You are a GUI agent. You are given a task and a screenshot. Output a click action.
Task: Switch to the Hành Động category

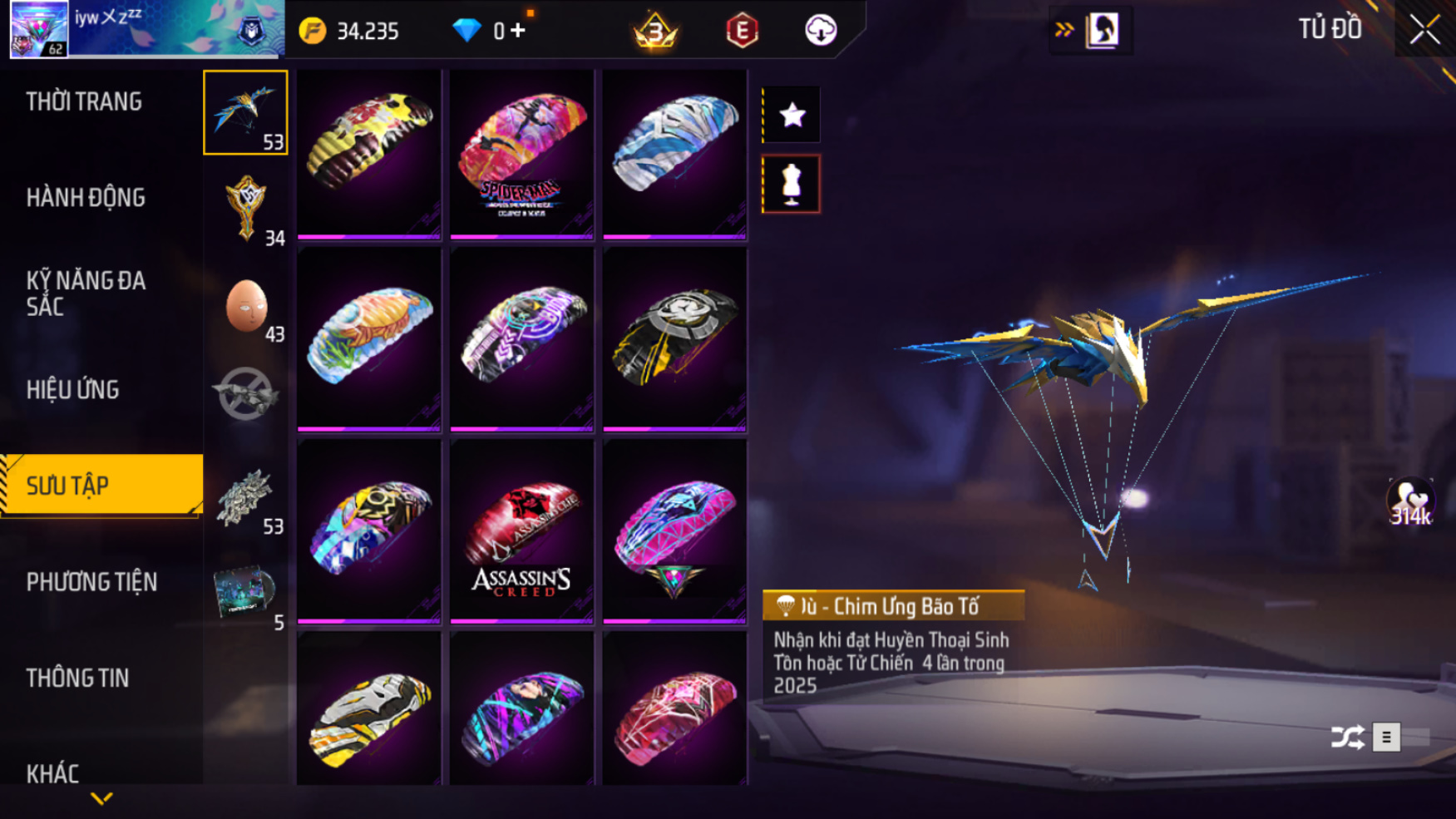click(x=86, y=198)
